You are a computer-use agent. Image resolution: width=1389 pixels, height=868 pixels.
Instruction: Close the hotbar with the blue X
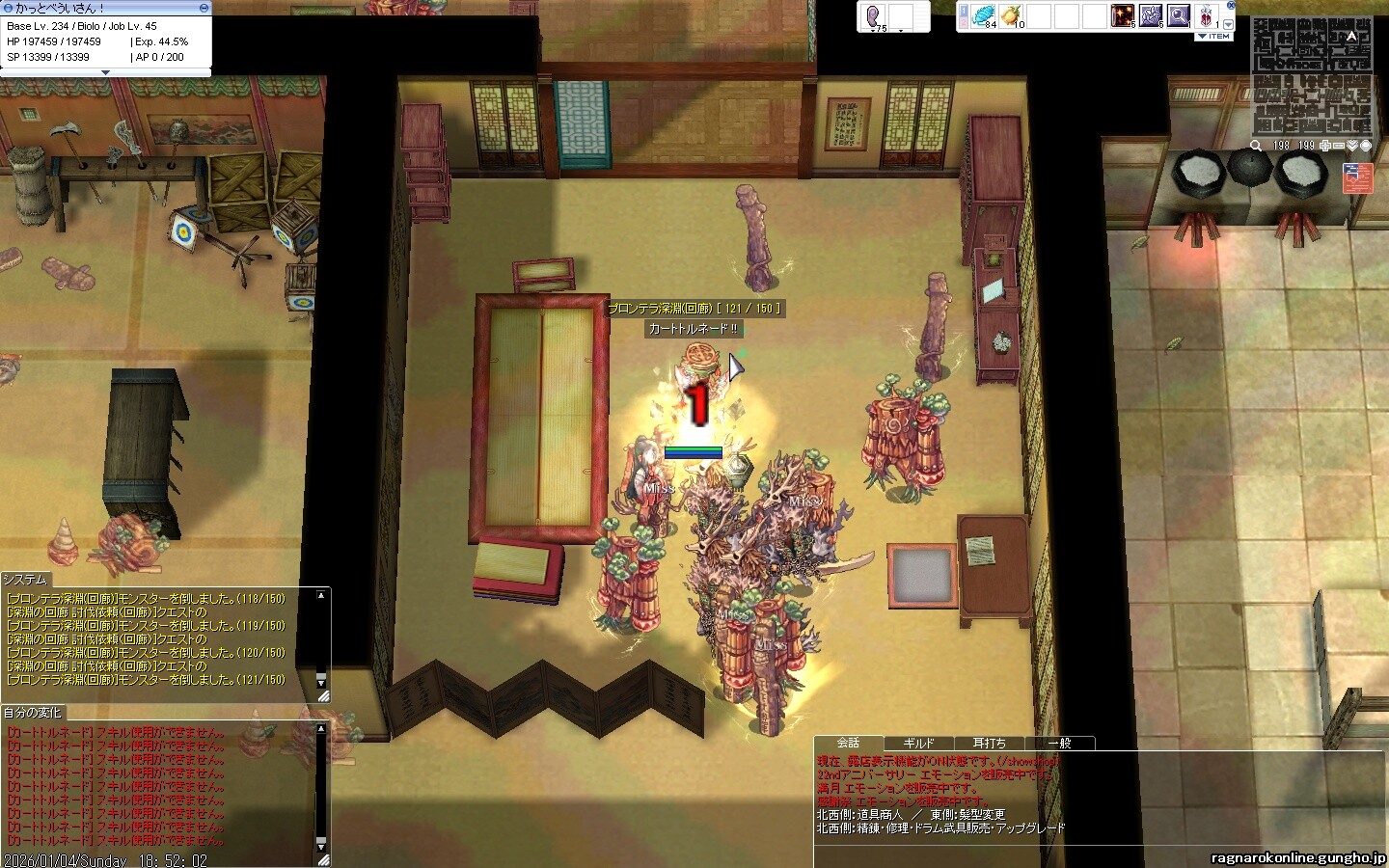click(x=1231, y=6)
